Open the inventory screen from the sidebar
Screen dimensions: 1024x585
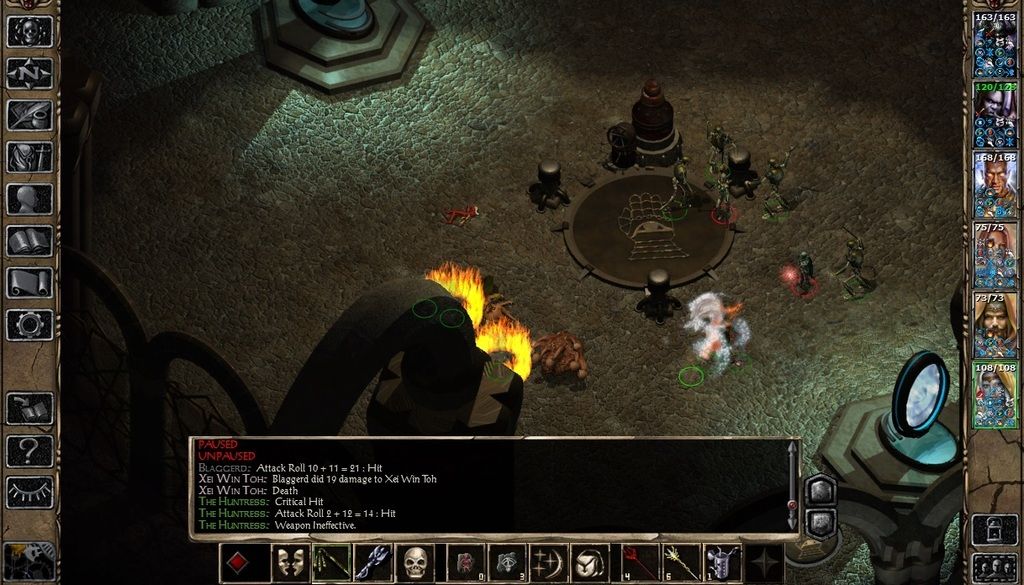(29, 157)
